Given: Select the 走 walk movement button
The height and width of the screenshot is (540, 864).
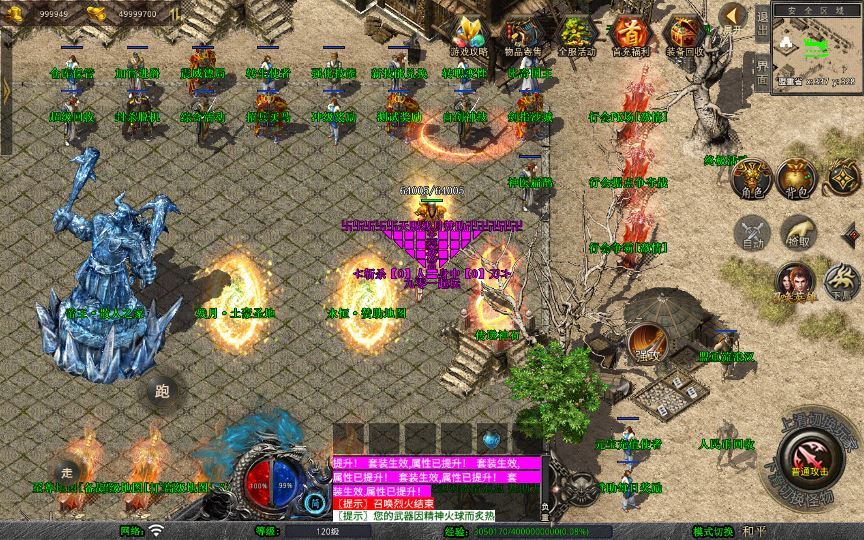Looking at the screenshot, I should tap(68, 472).
